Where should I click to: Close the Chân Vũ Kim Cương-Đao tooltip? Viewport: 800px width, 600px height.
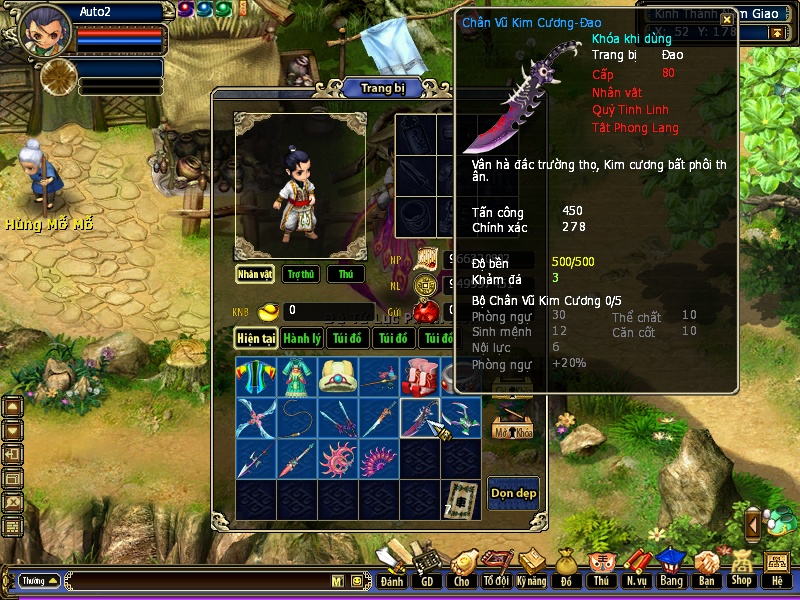pos(727,19)
